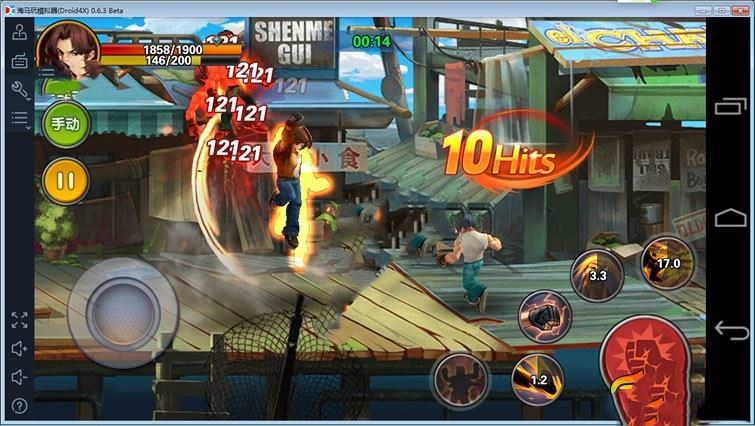Viewport: 755px width, 426px height.
Task: Pause the fight with the yellow button
Action: [x=66, y=181]
